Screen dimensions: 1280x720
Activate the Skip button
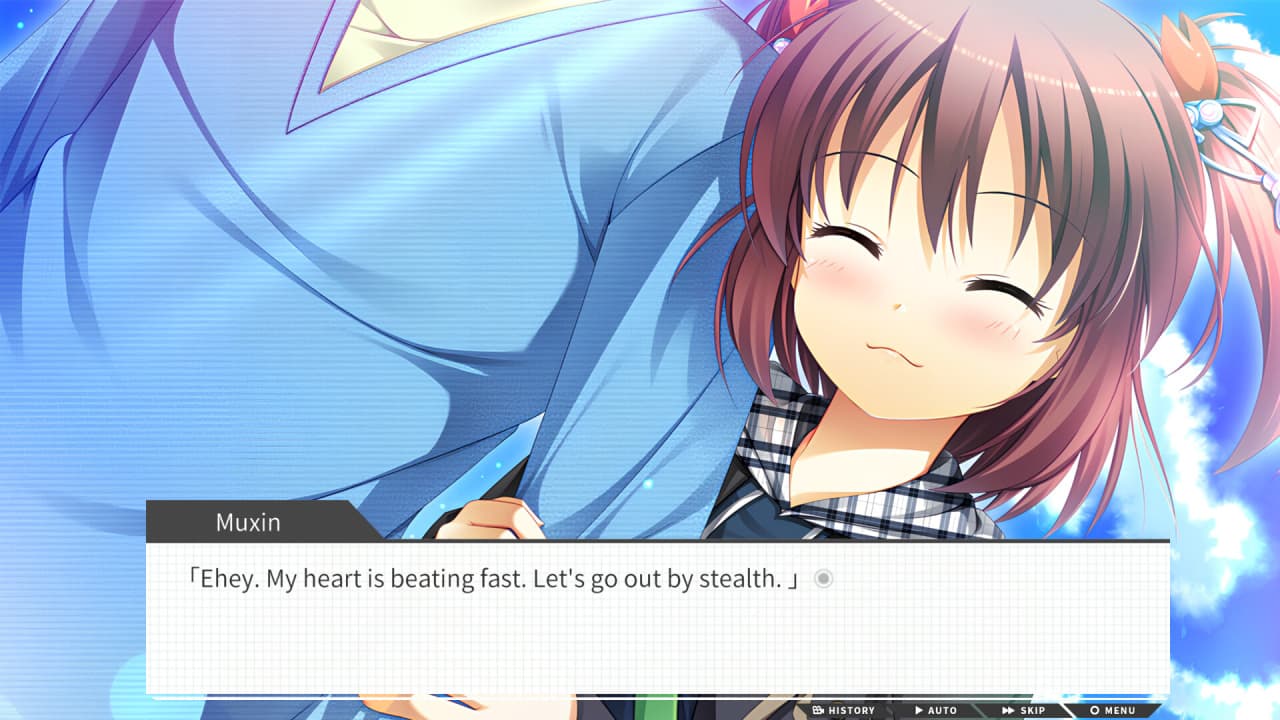(x=1024, y=711)
